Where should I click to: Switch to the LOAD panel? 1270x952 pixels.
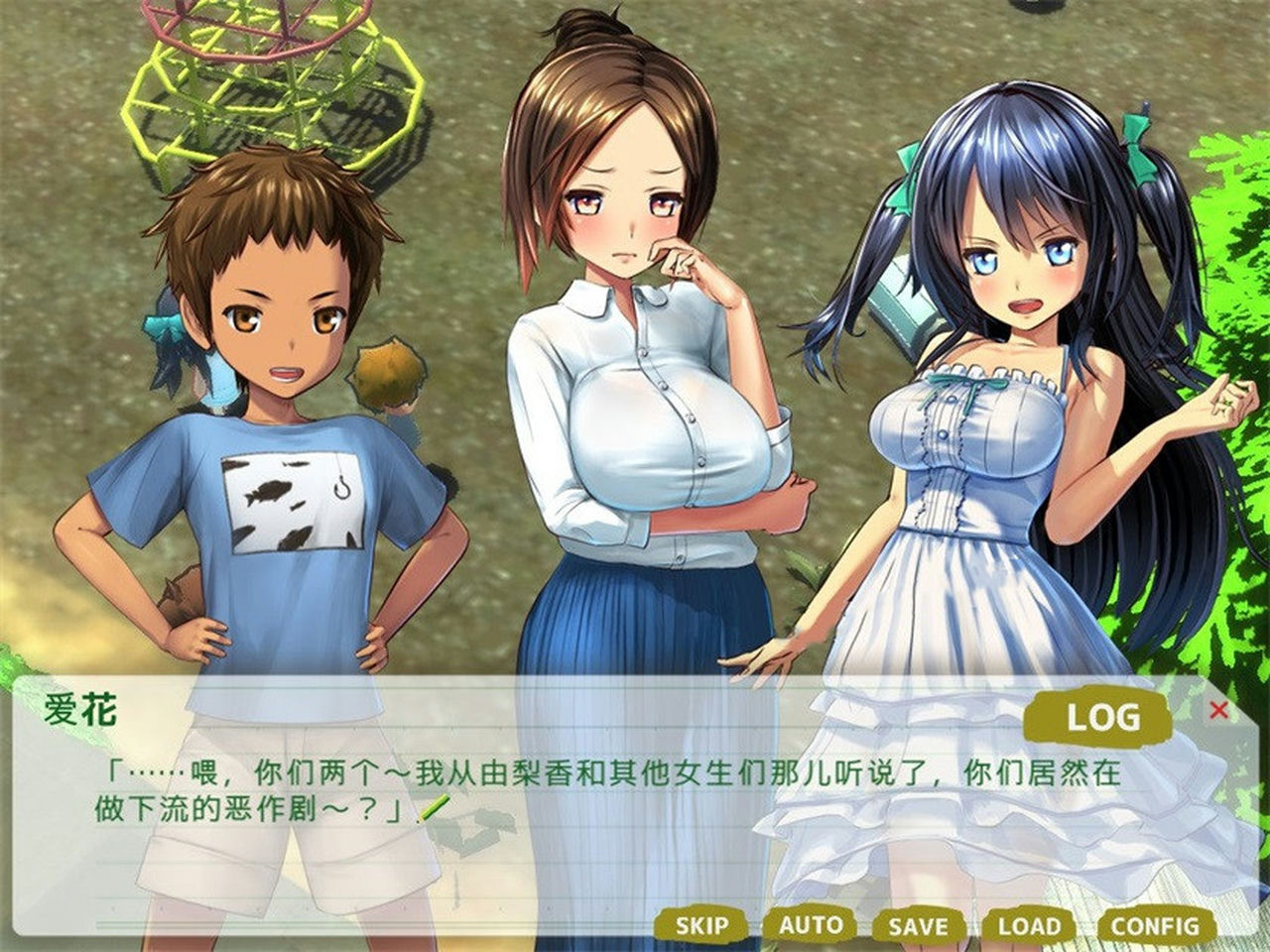(x=1032, y=924)
